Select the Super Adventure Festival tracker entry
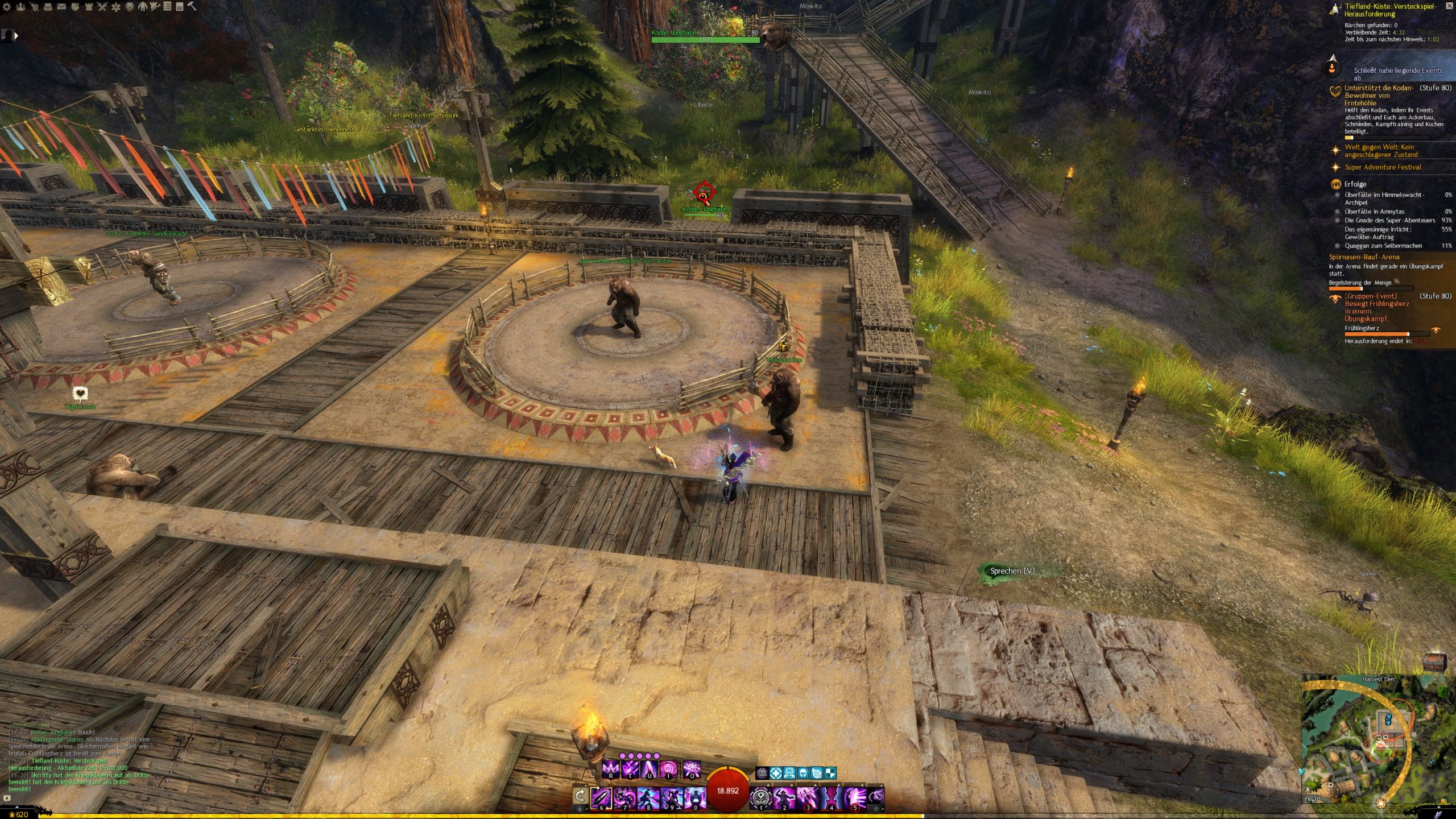1456x819 pixels. point(1382,167)
